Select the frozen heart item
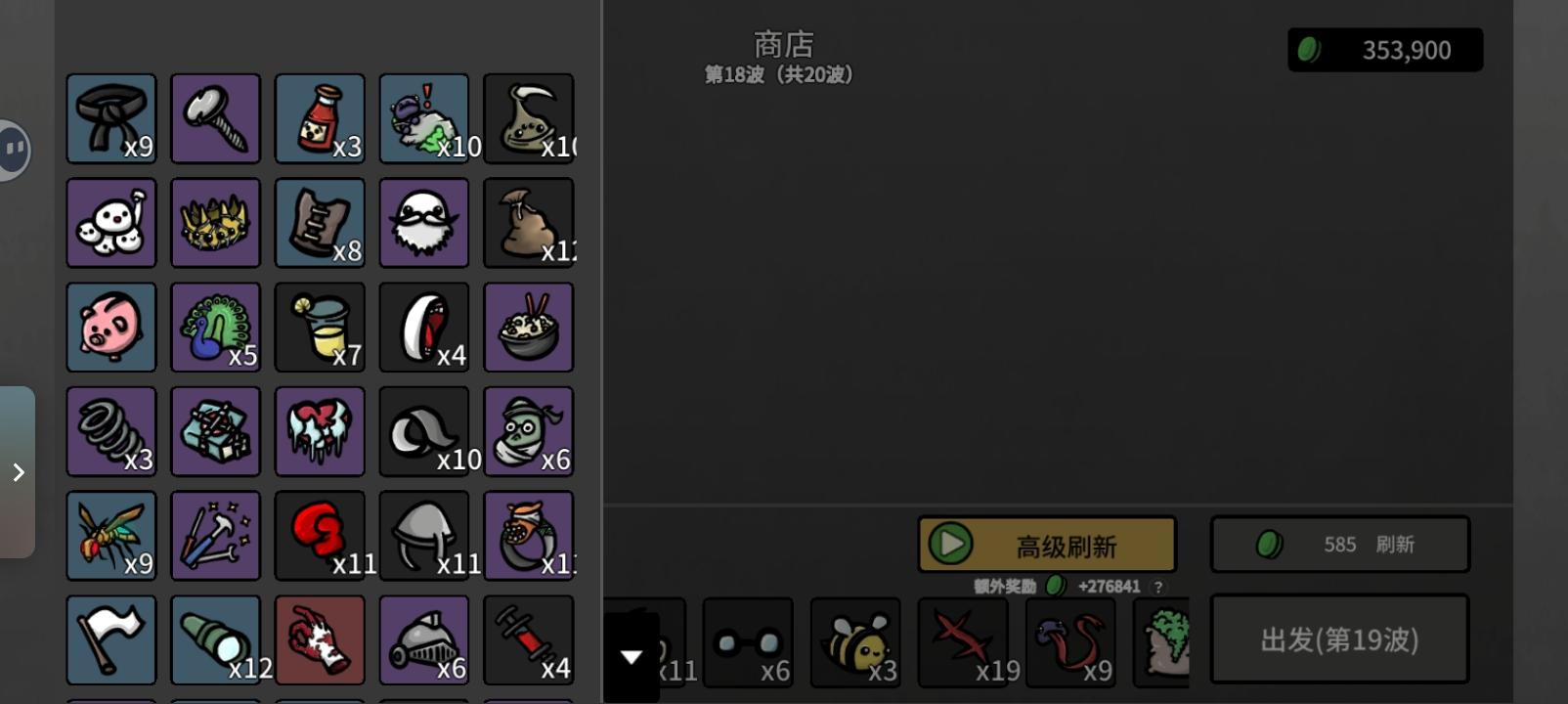 (320, 431)
